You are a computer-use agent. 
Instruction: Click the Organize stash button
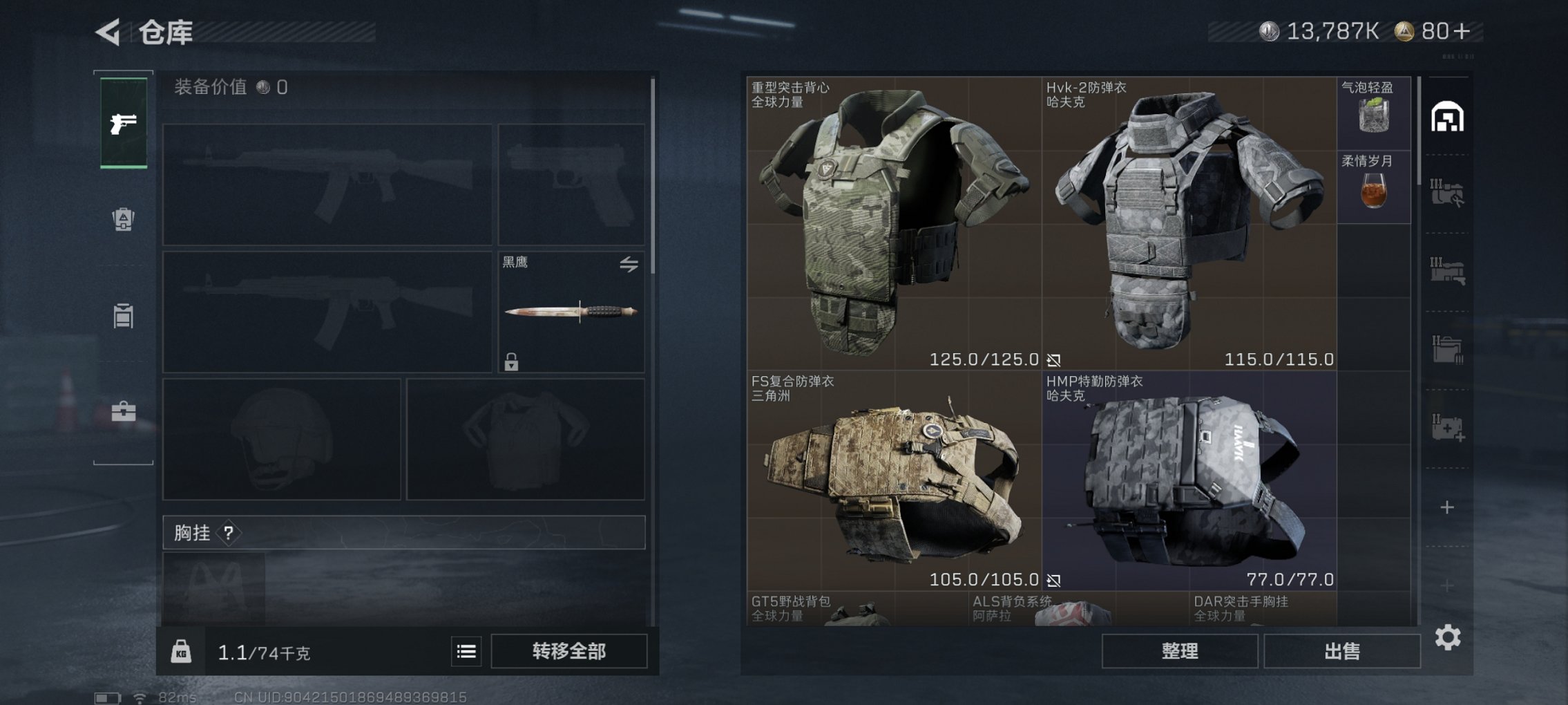pos(1179,651)
